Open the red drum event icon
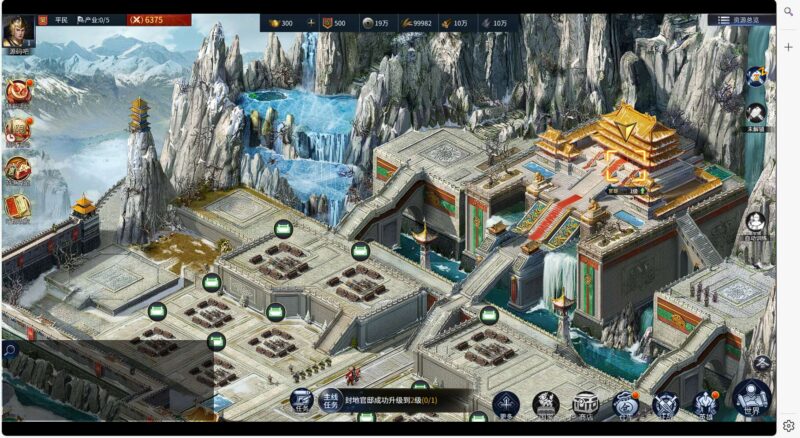This screenshot has height=438, width=800. [x=17, y=92]
